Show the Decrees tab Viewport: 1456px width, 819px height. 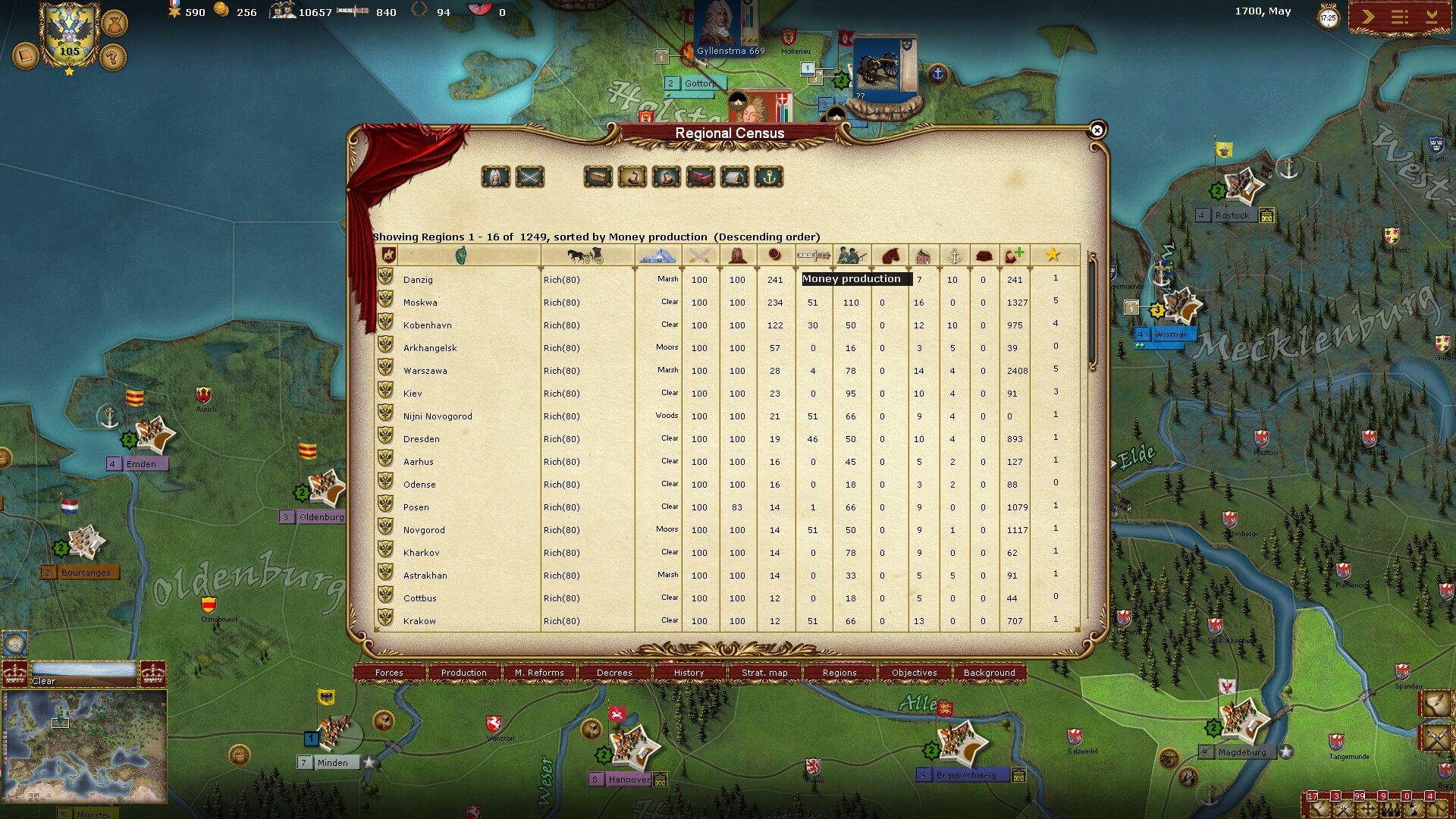[x=614, y=673]
